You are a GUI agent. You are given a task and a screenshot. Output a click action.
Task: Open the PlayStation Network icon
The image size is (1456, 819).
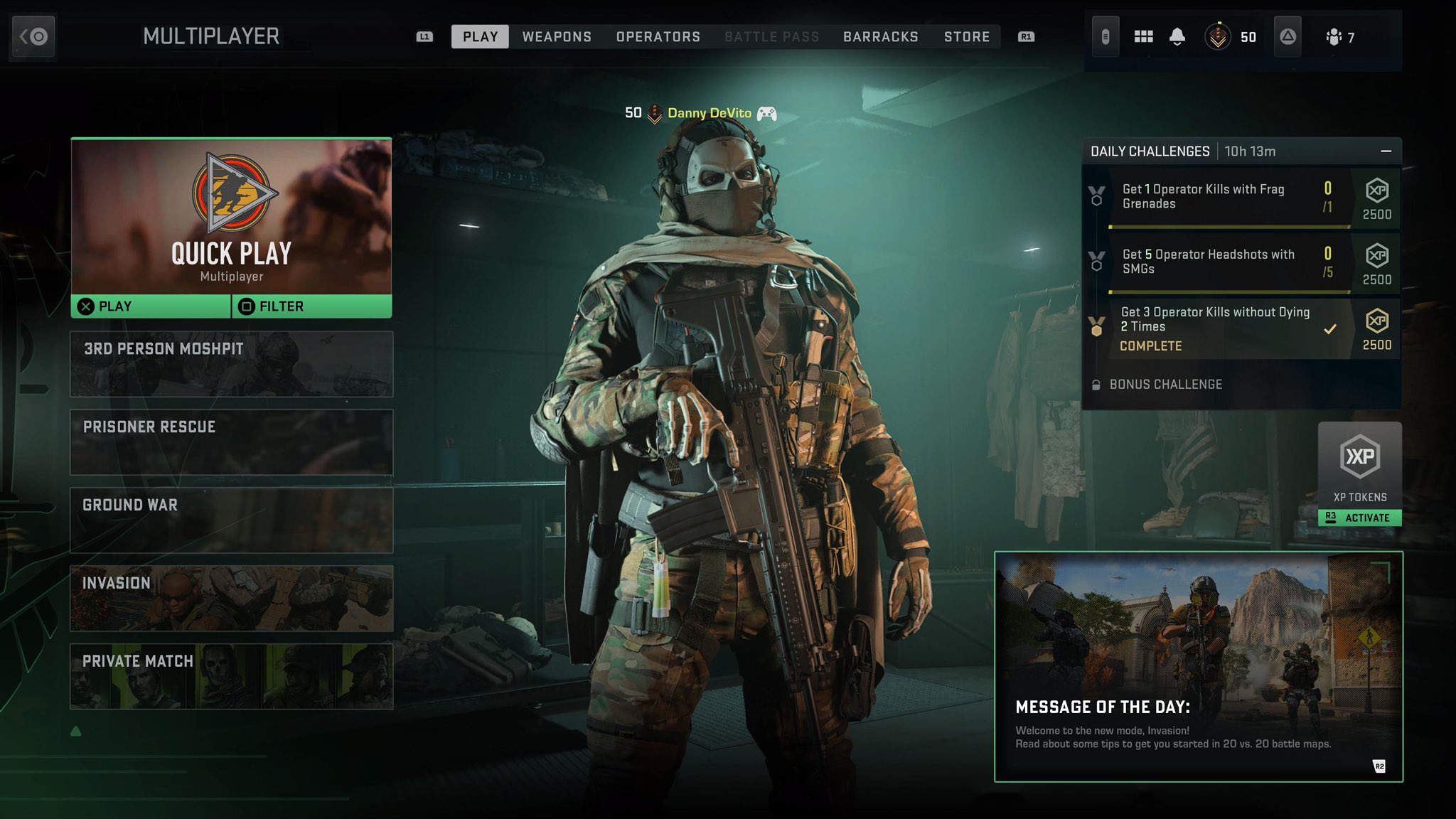(x=1287, y=36)
